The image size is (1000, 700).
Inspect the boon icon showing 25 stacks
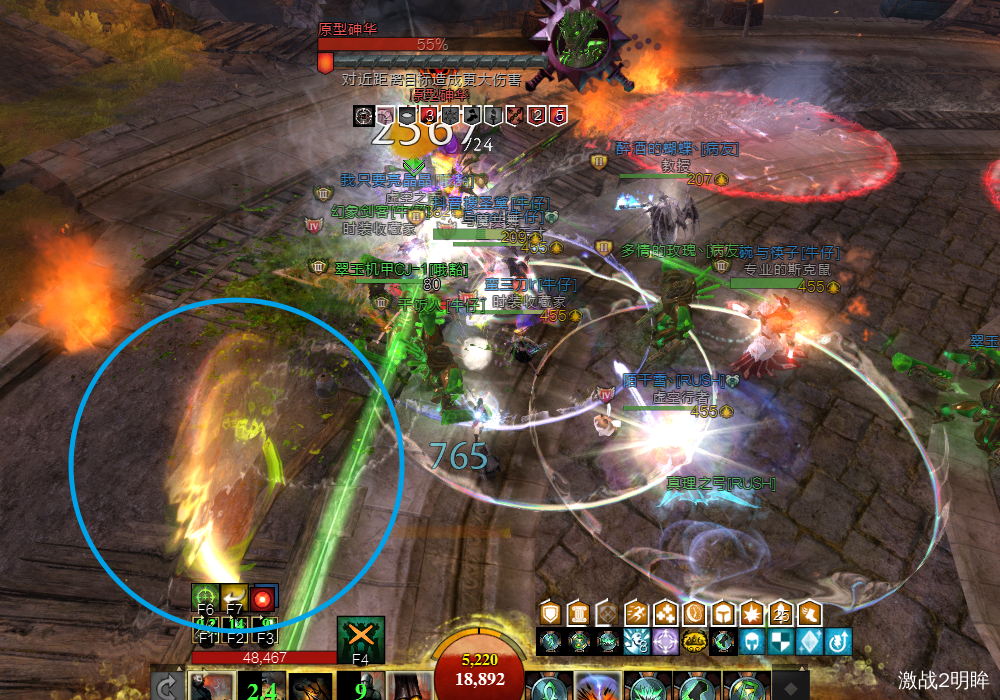click(x=782, y=613)
